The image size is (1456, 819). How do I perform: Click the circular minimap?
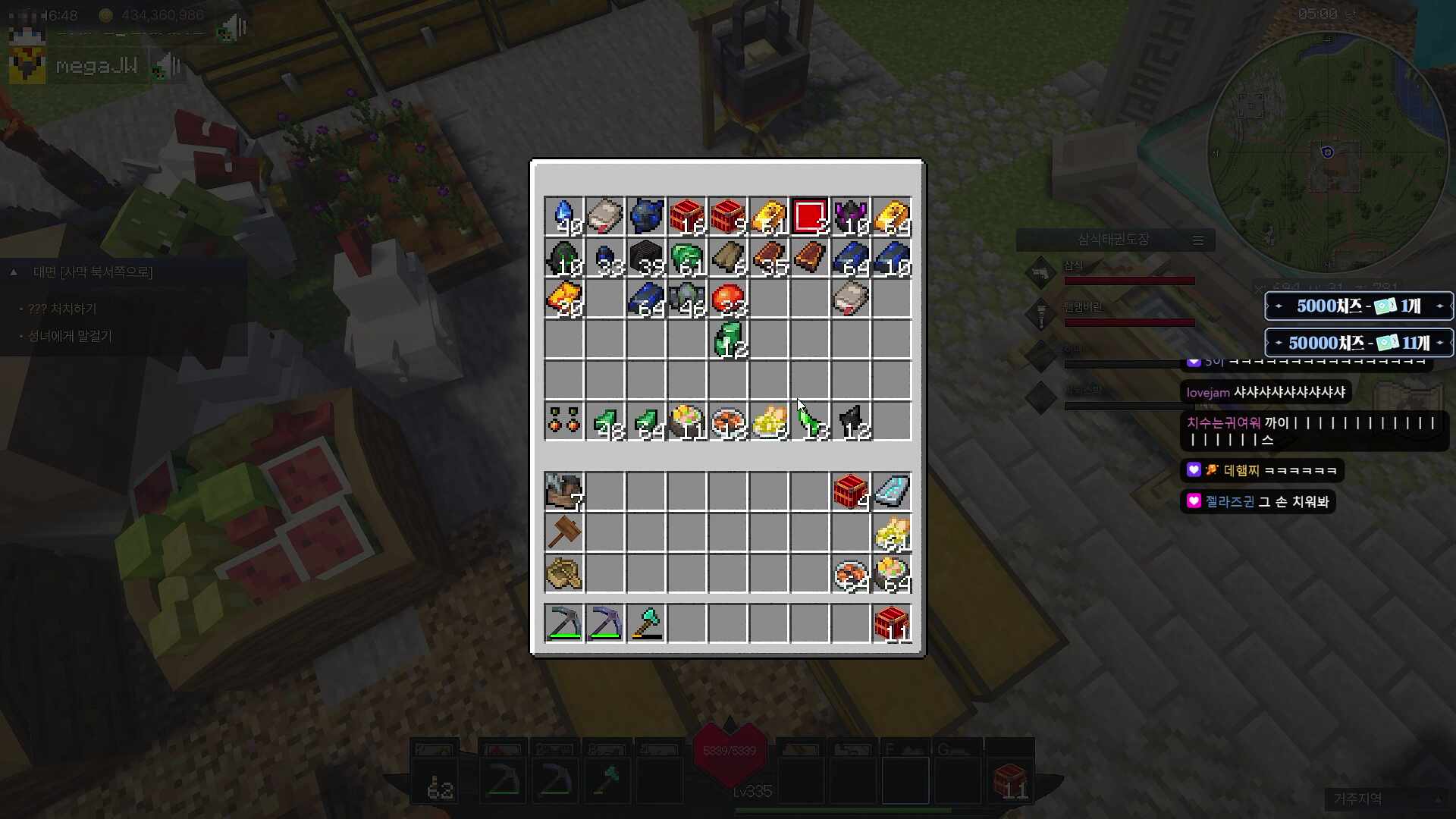[x=1327, y=152]
